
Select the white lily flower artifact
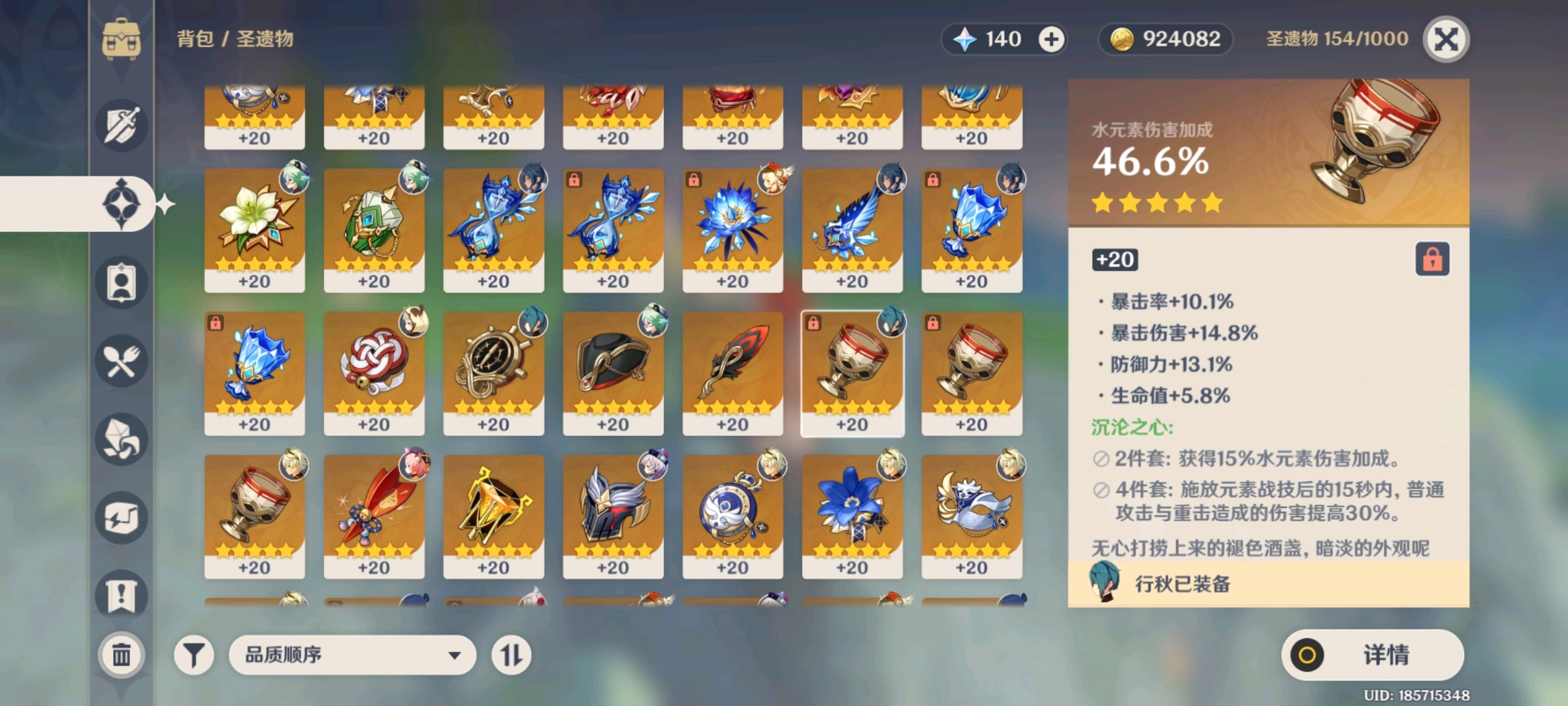pyautogui.click(x=254, y=229)
